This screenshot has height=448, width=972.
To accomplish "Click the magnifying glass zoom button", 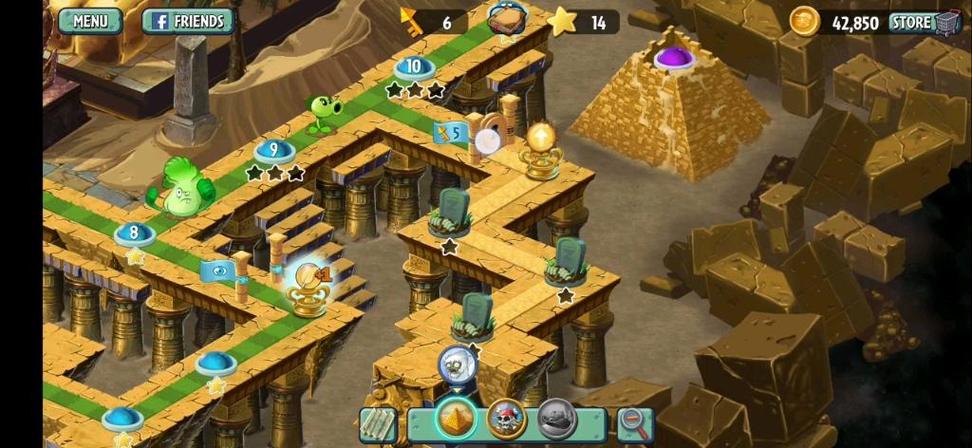I will [x=634, y=424].
